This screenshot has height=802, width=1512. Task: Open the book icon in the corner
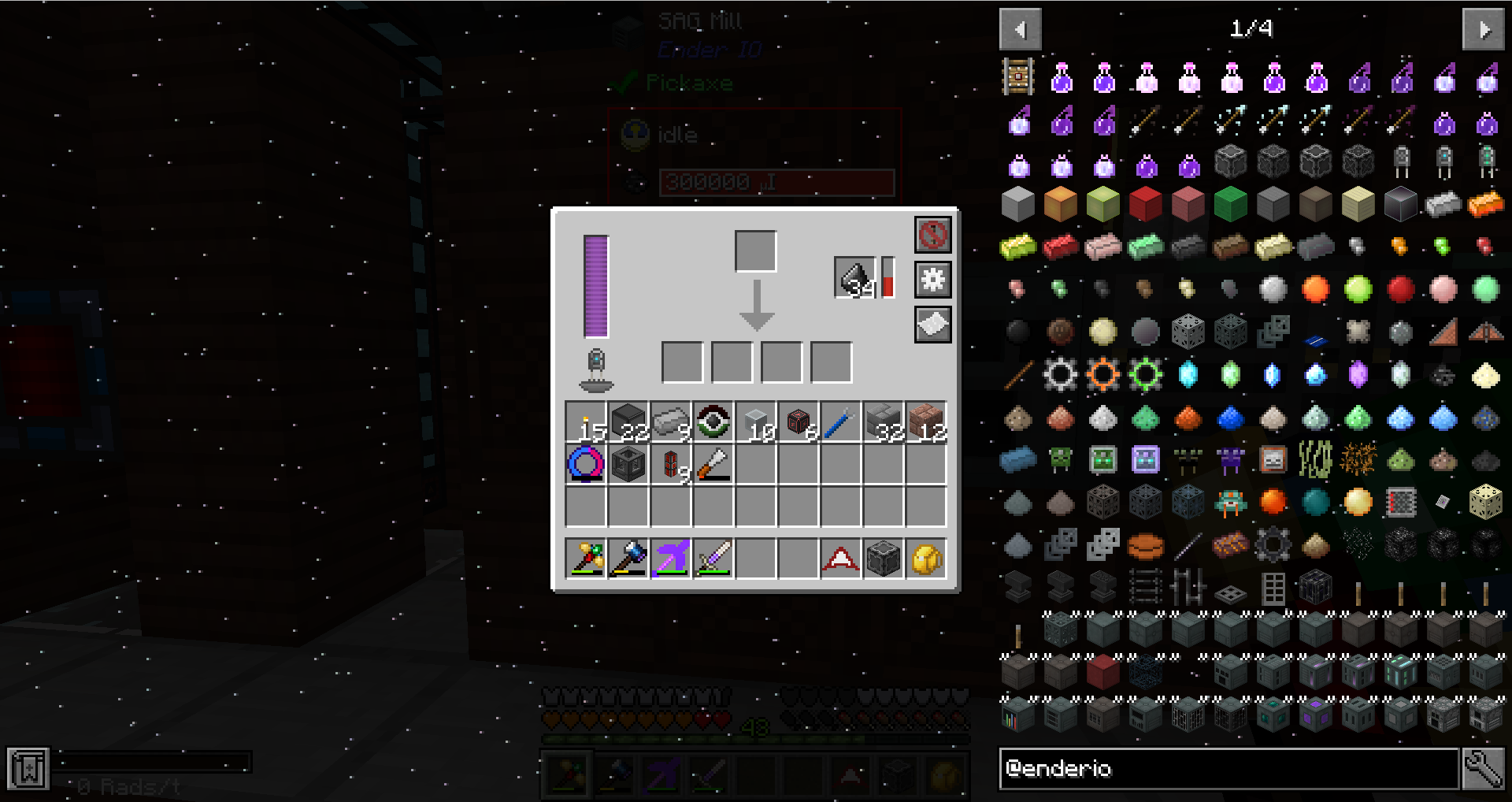tap(28, 768)
